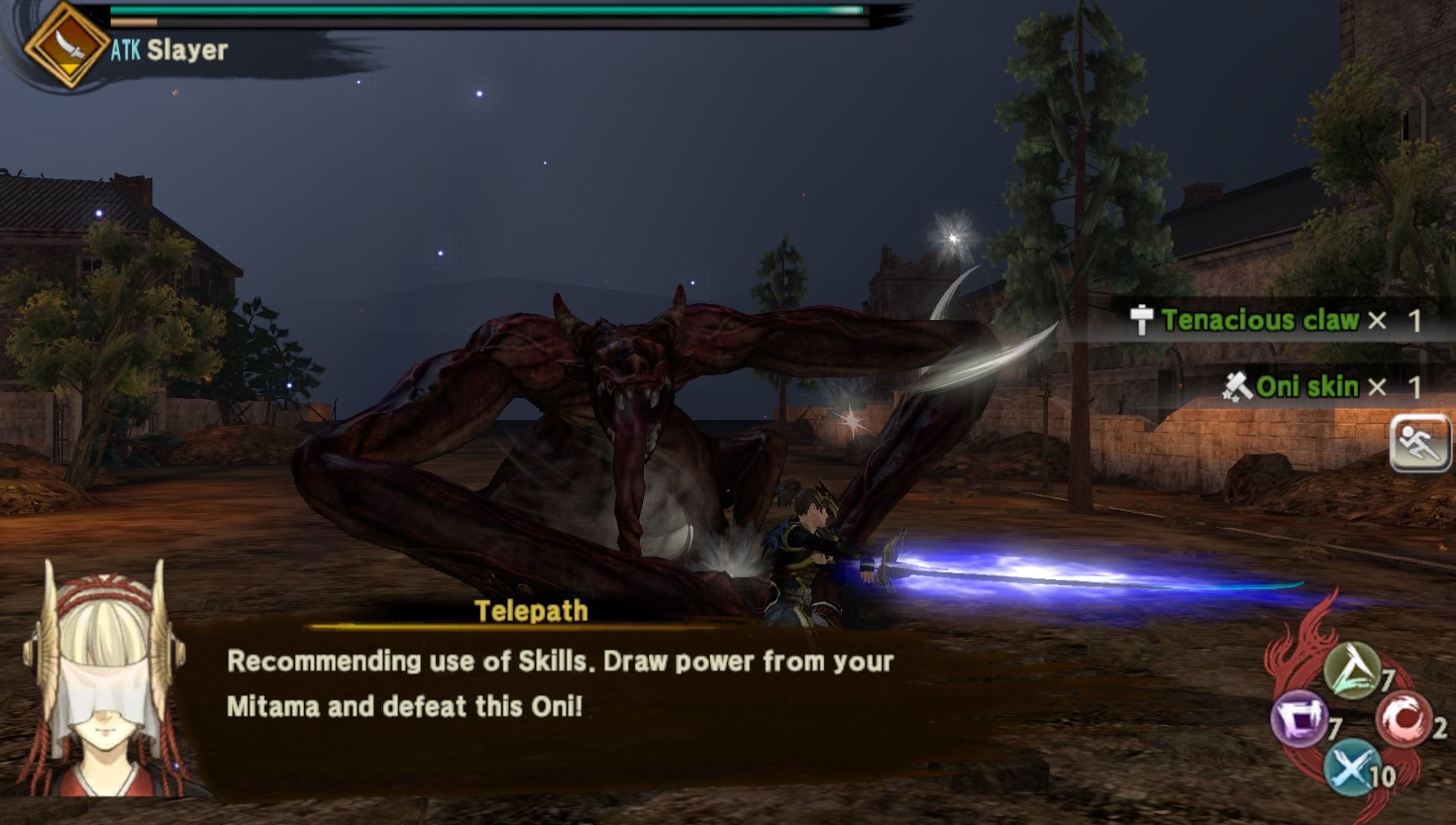Select the ATK Slayer Mitama diamond emblem

click(x=67, y=44)
